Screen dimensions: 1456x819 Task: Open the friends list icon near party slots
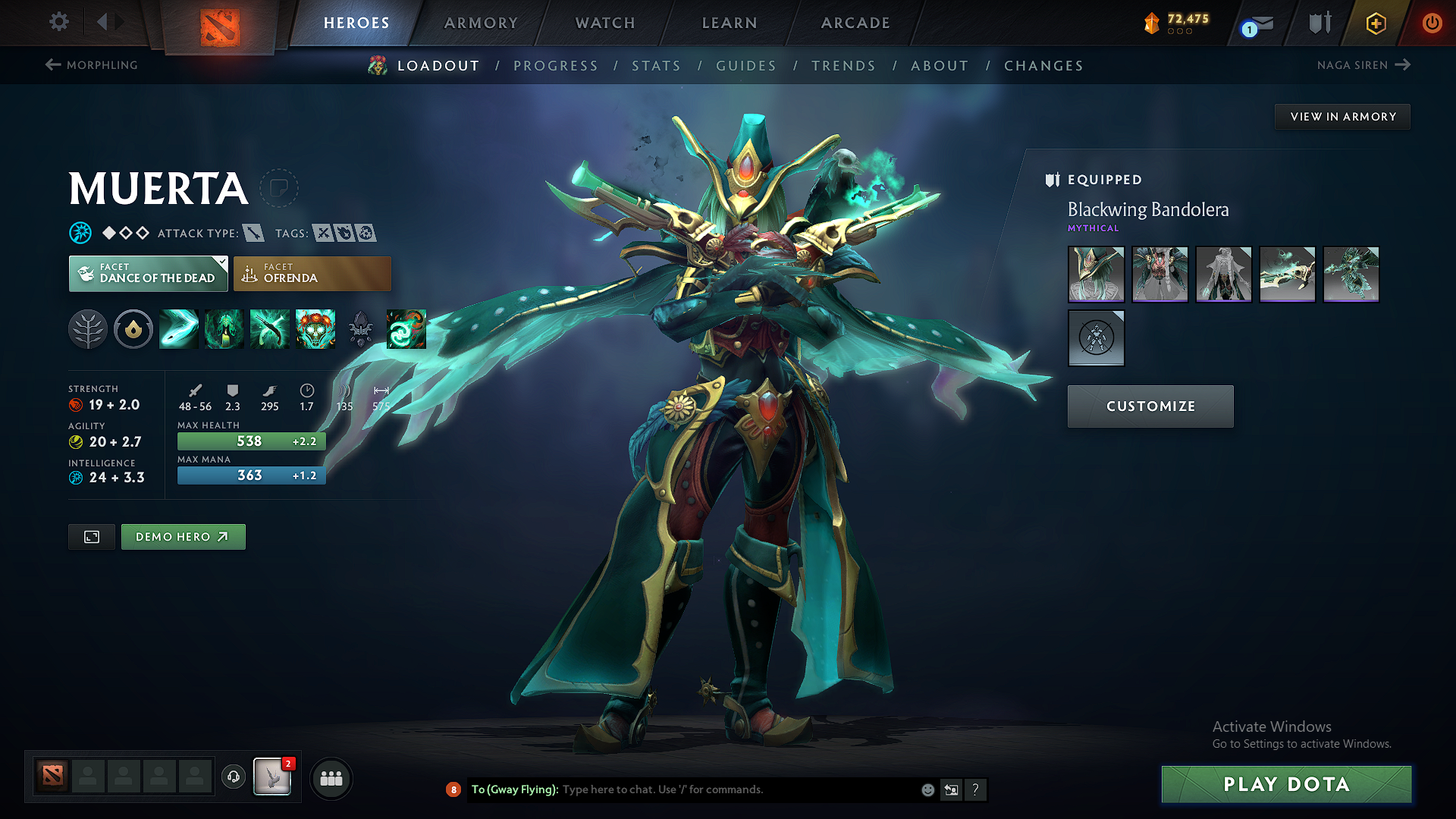tap(331, 778)
